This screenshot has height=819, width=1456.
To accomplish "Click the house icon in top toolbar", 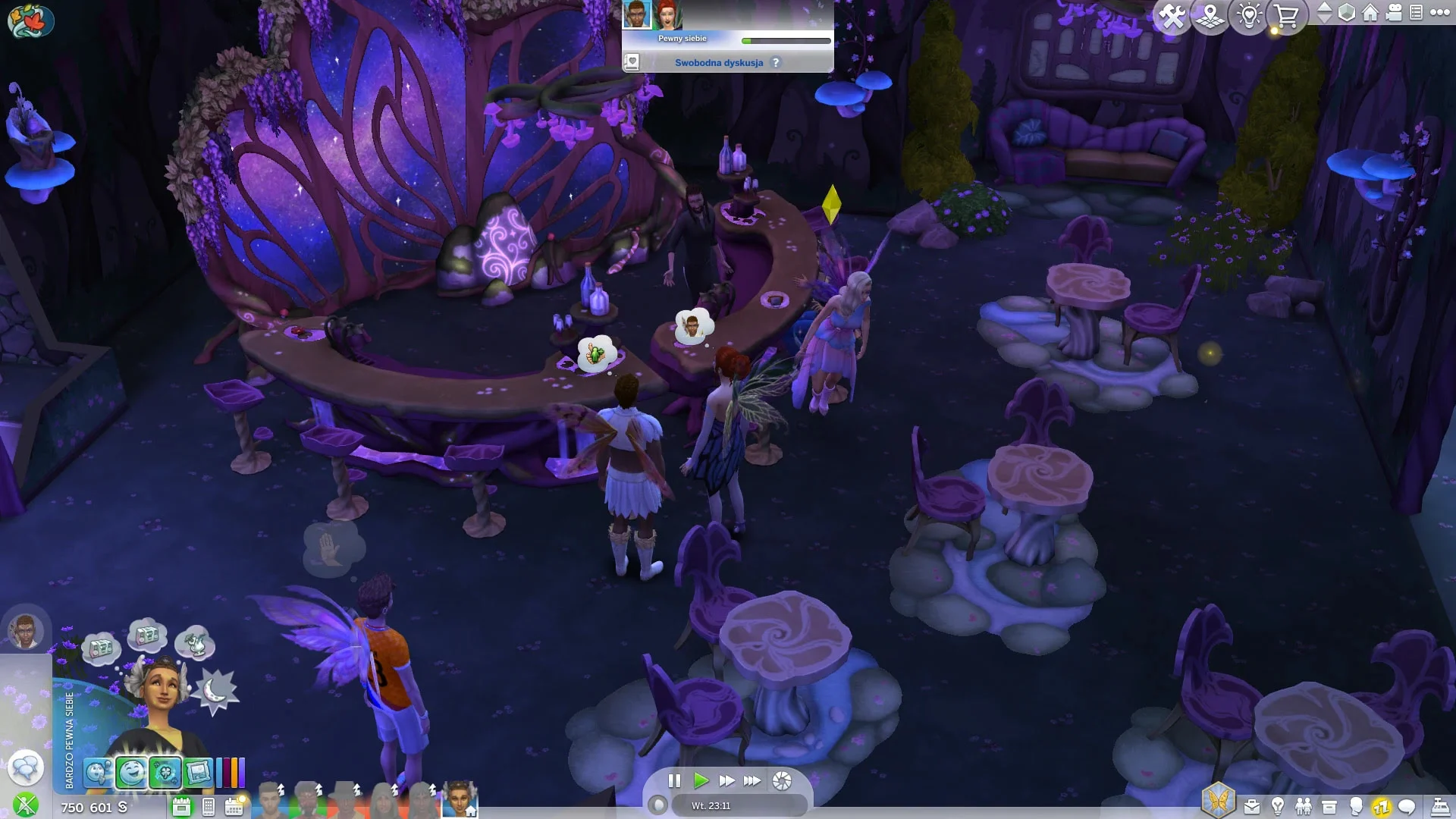I will tap(1370, 13).
